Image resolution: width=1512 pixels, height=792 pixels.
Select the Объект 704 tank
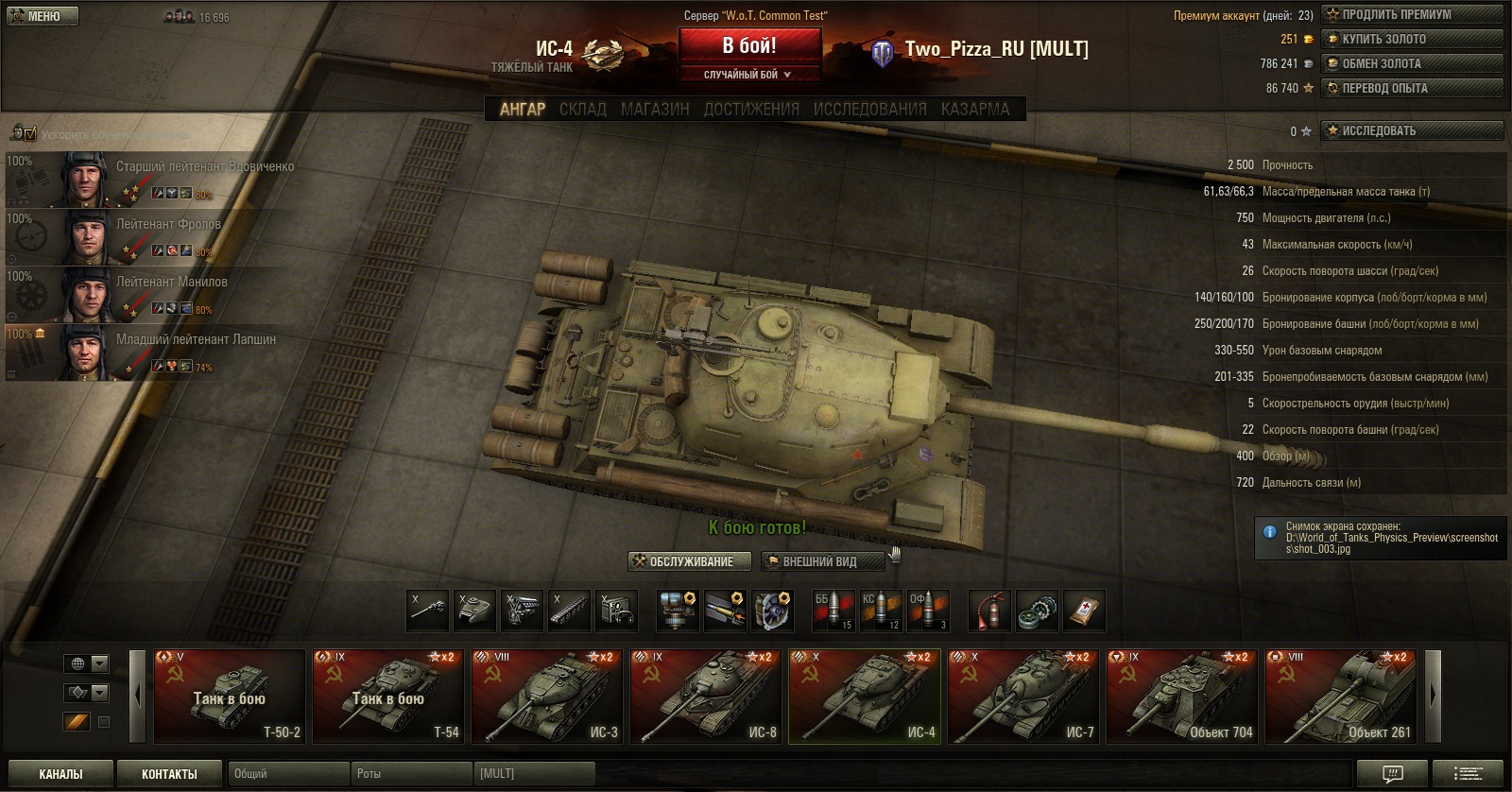click(x=1182, y=697)
